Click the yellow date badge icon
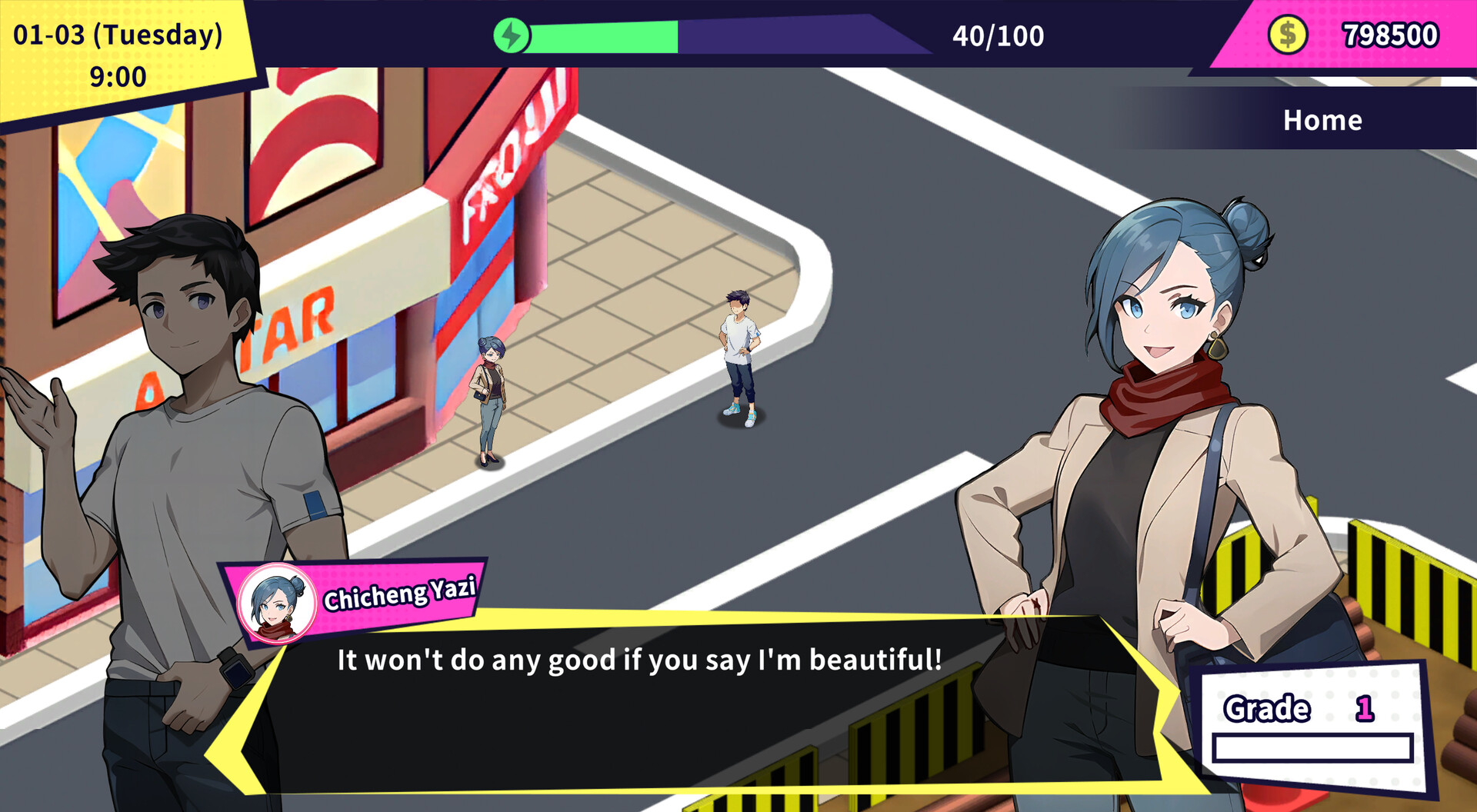The height and width of the screenshot is (812, 1477). (115, 54)
